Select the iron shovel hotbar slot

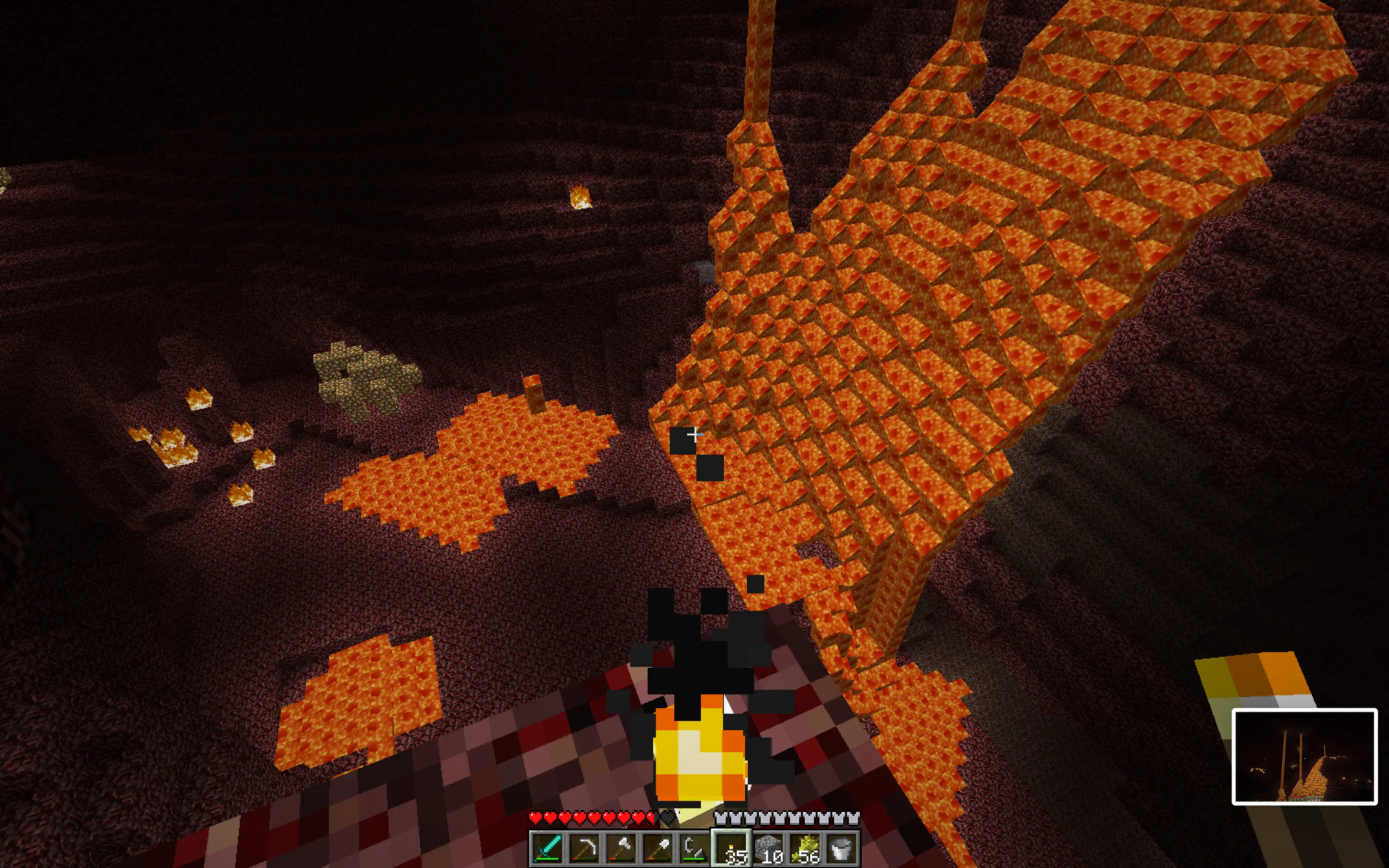coord(657,848)
